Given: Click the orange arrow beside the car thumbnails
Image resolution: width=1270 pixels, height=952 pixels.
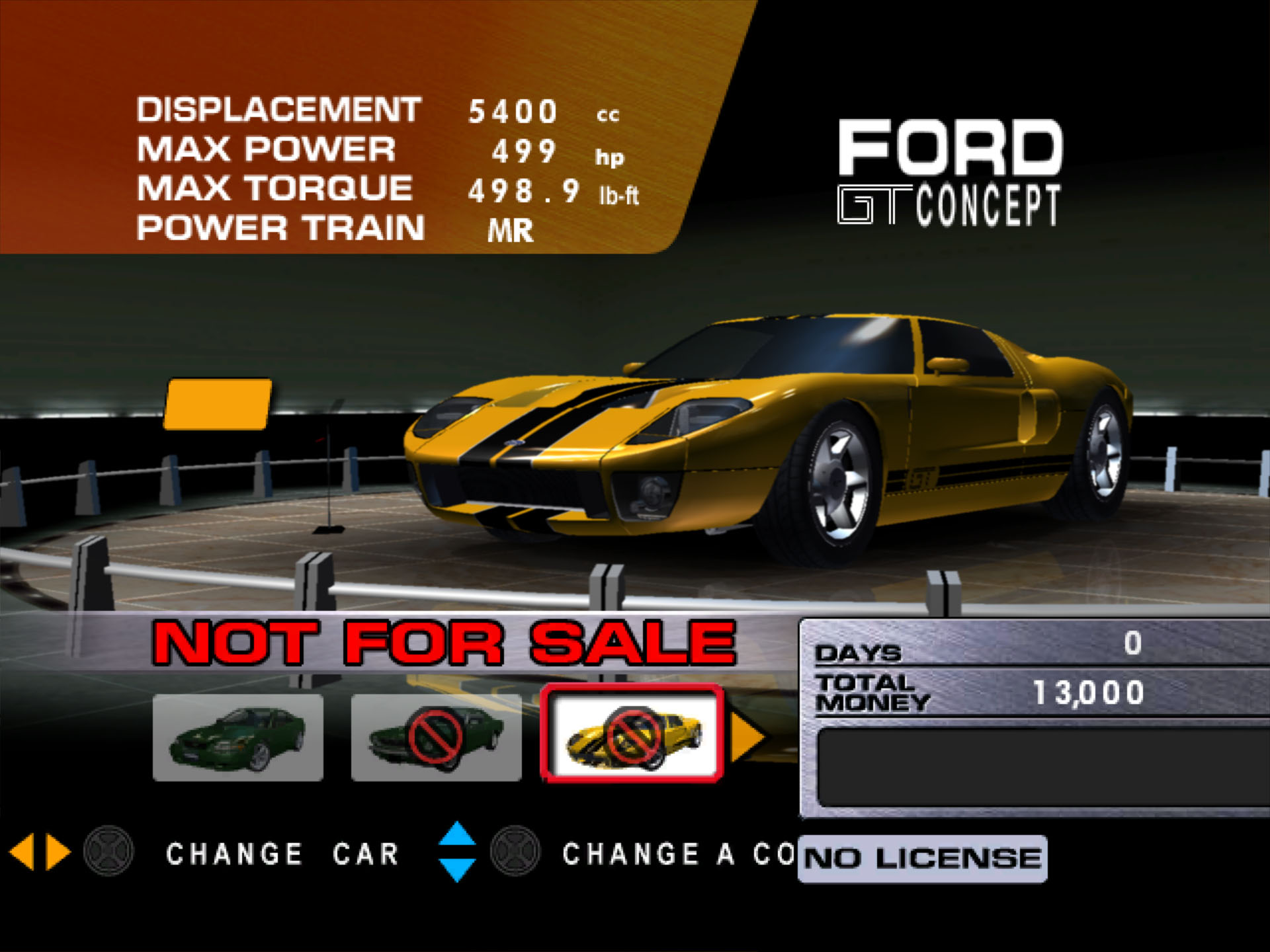Looking at the screenshot, I should tap(747, 736).
